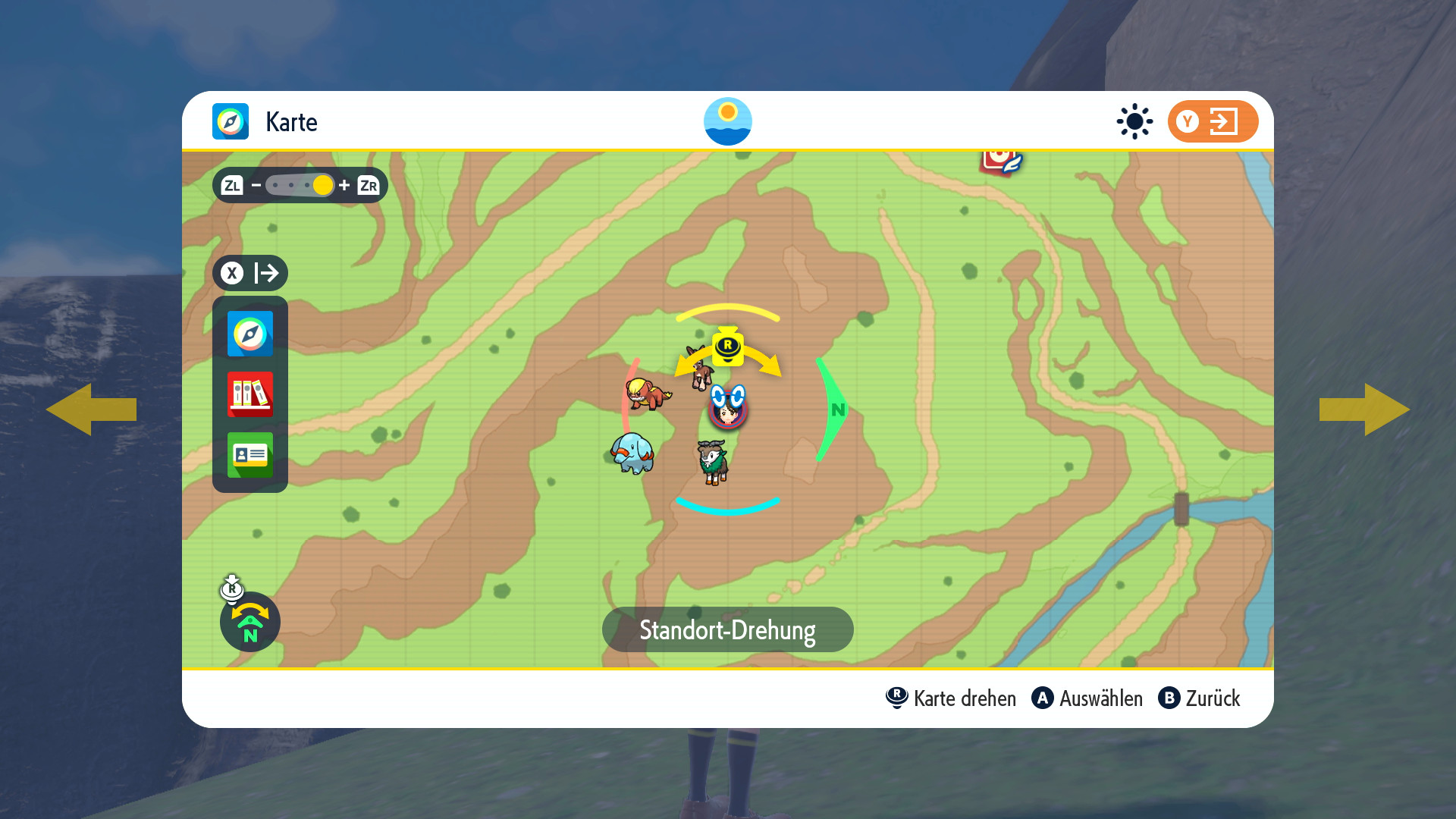Open the map app icon in sidebar
Image resolution: width=1456 pixels, height=819 pixels.
[250, 334]
